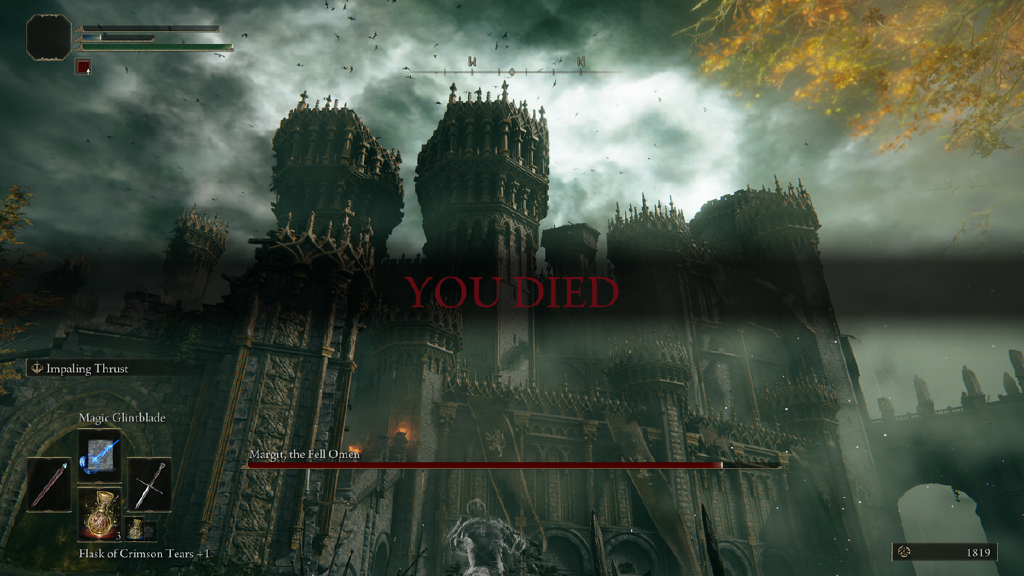Click the red status buff icon

point(84,67)
